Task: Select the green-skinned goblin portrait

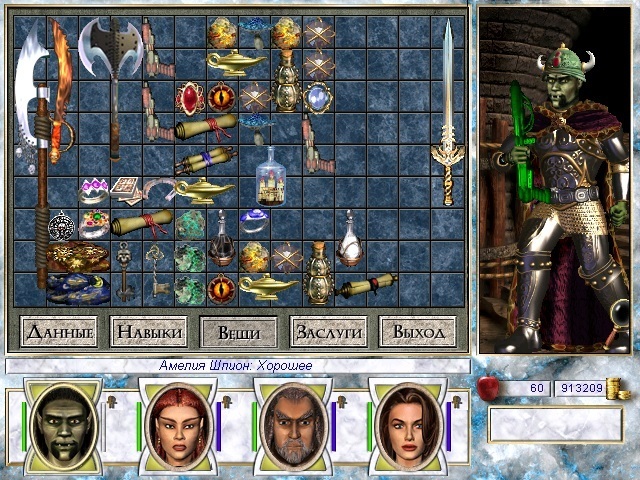Action: click(62, 420)
